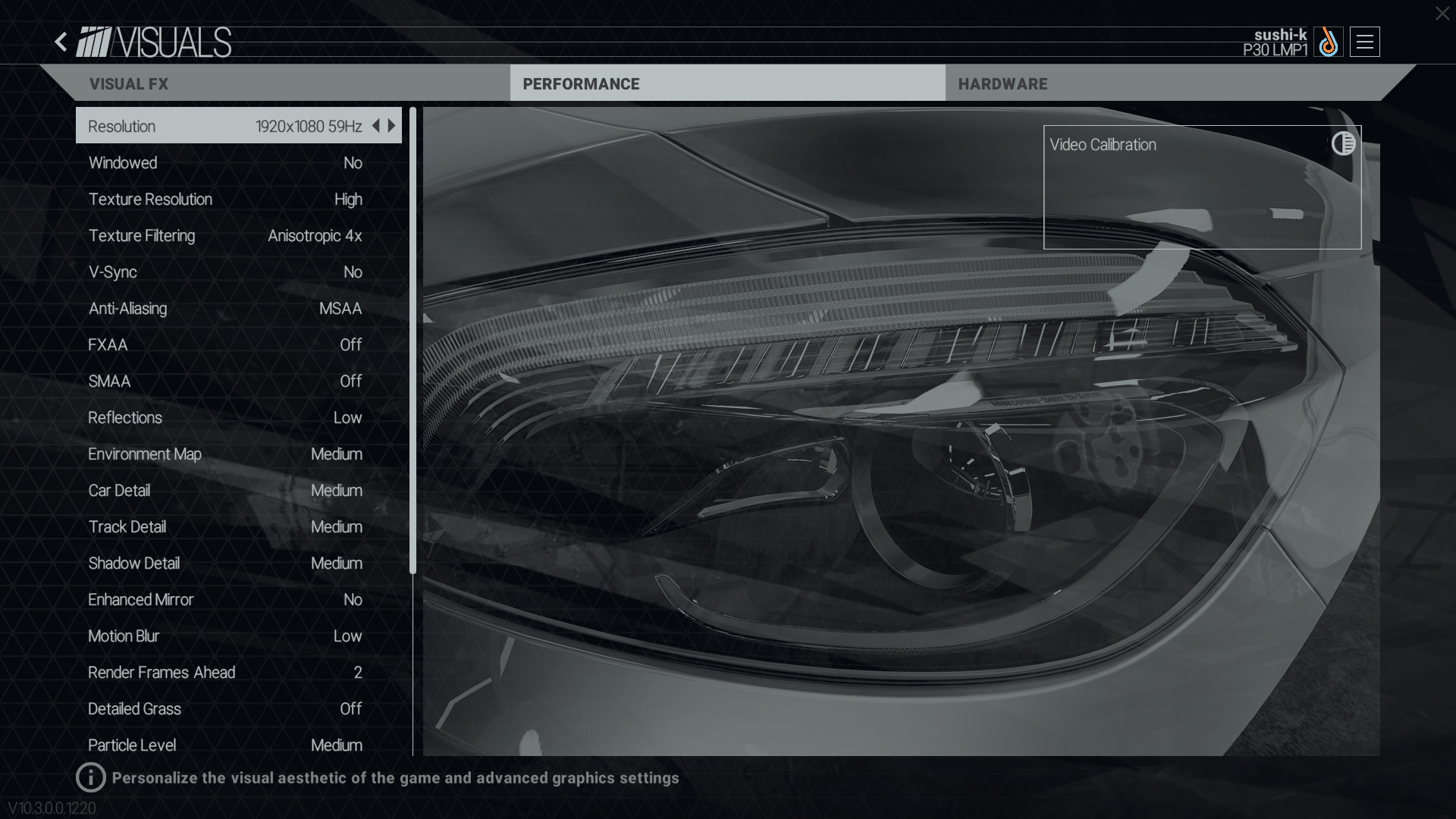Image resolution: width=1456 pixels, height=819 pixels.
Task: Close the window with the X
Action: pyautogui.click(x=1442, y=14)
